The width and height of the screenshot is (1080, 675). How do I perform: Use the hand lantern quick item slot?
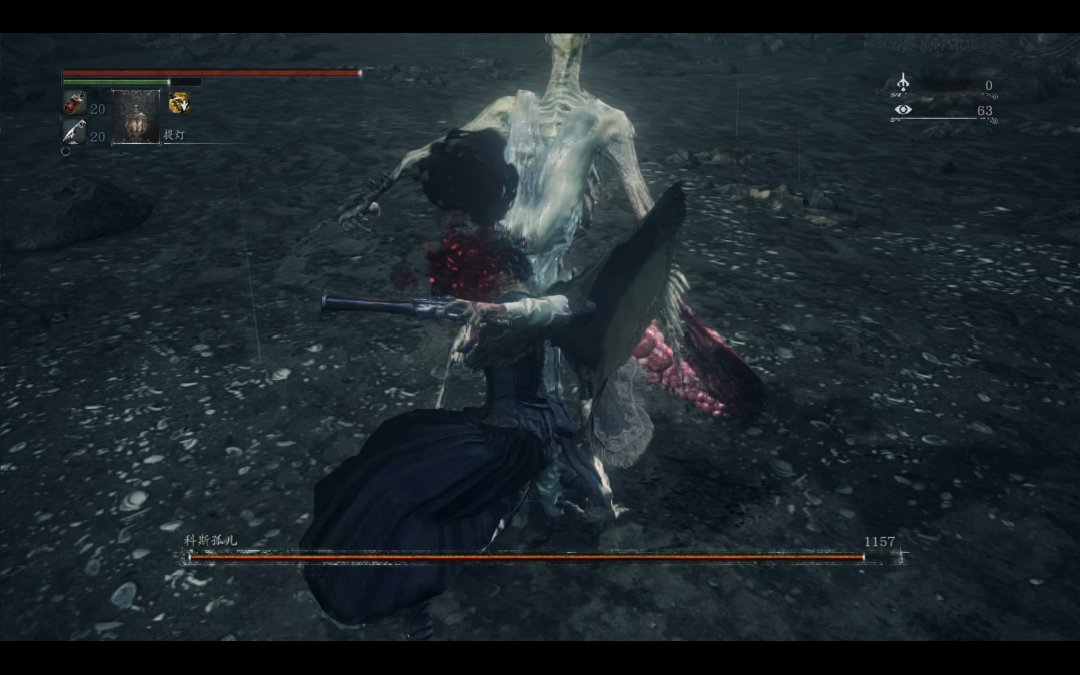[x=135, y=117]
